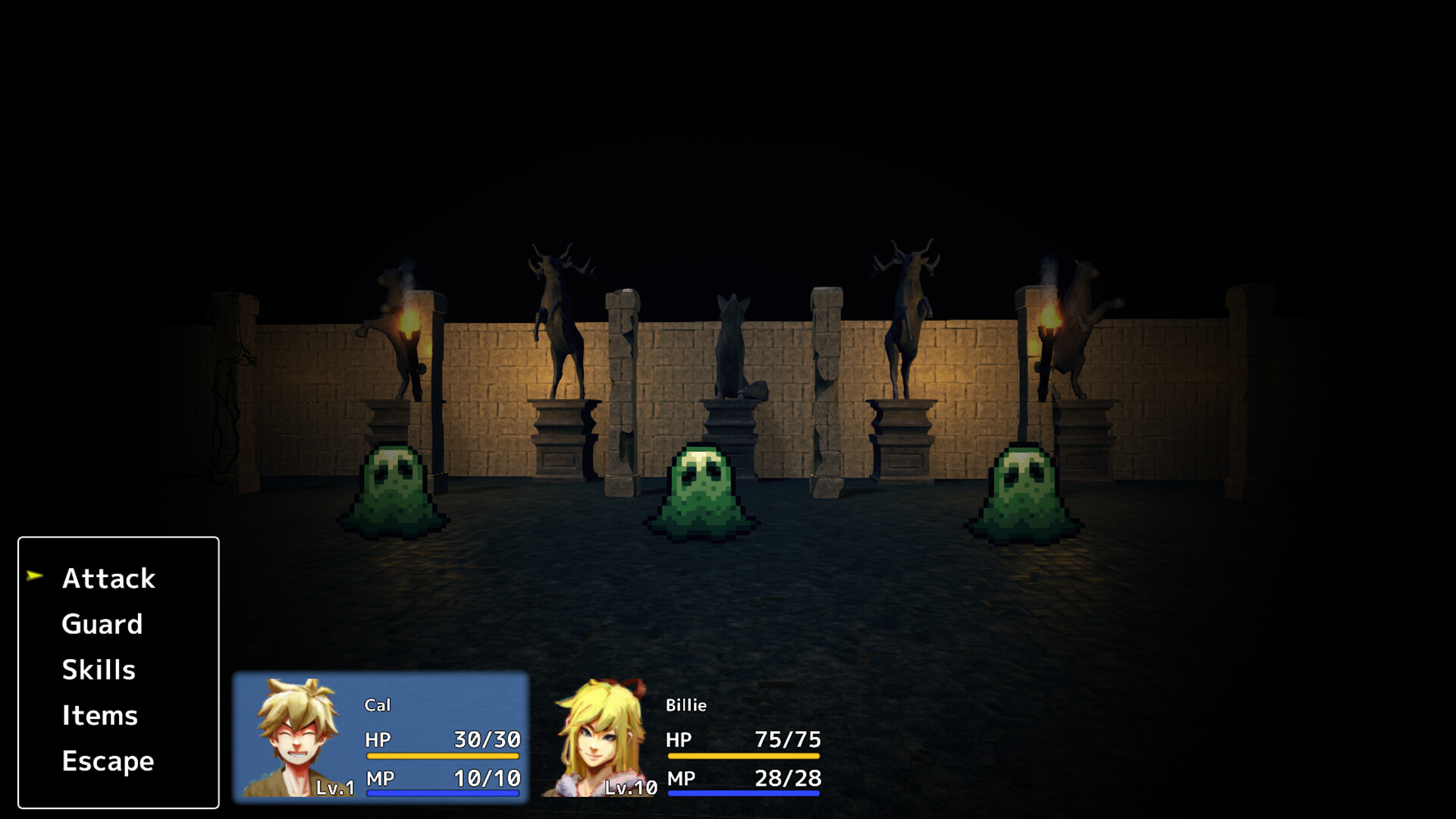Click Cal's blue MP bar
This screenshot has height=819, width=1456.
[x=444, y=794]
